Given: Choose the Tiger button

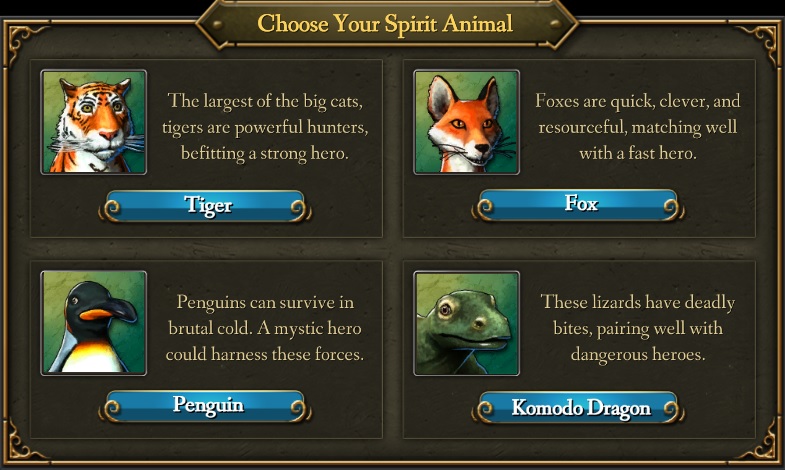Looking at the screenshot, I should coord(207,206).
